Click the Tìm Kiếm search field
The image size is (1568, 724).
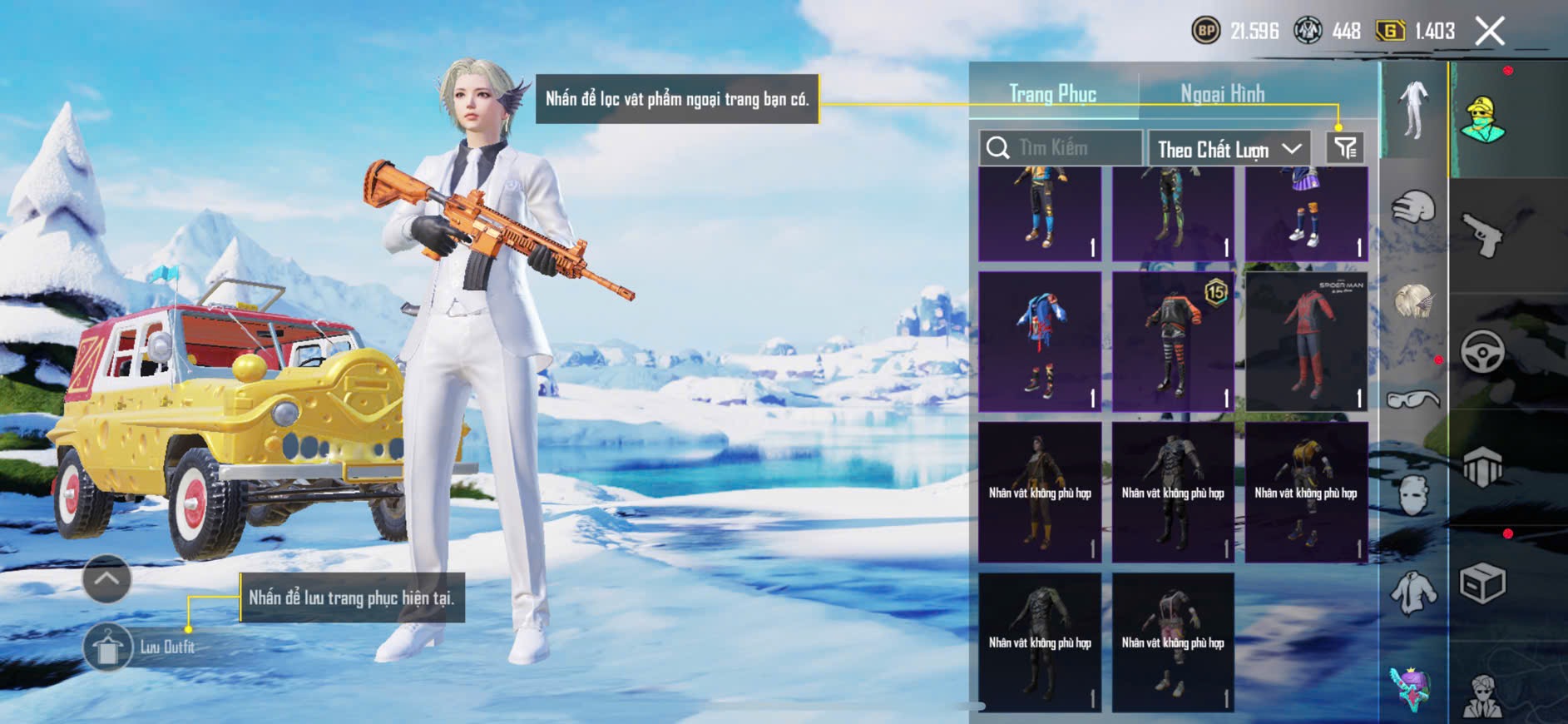1061,148
